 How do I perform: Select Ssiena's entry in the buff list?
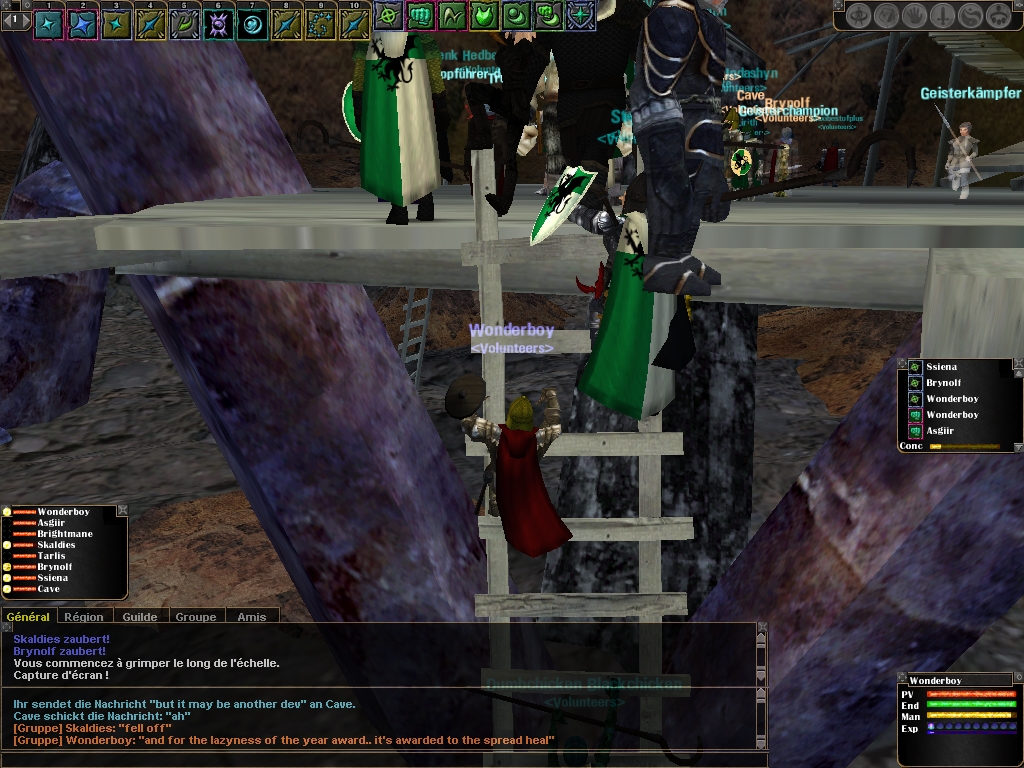(942, 368)
